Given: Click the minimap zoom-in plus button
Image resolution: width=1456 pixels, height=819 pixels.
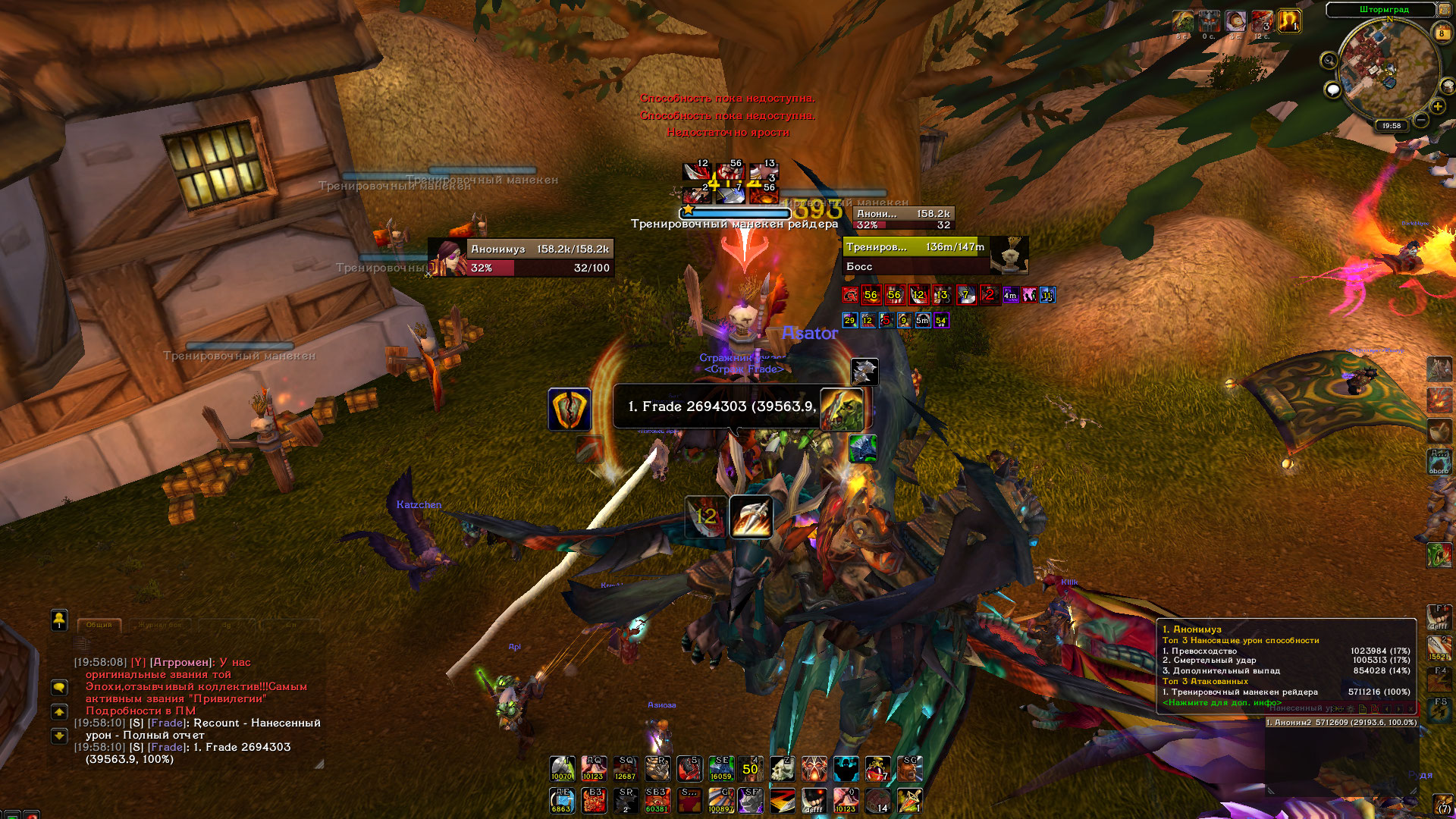Looking at the screenshot, I should point(1437,107).
